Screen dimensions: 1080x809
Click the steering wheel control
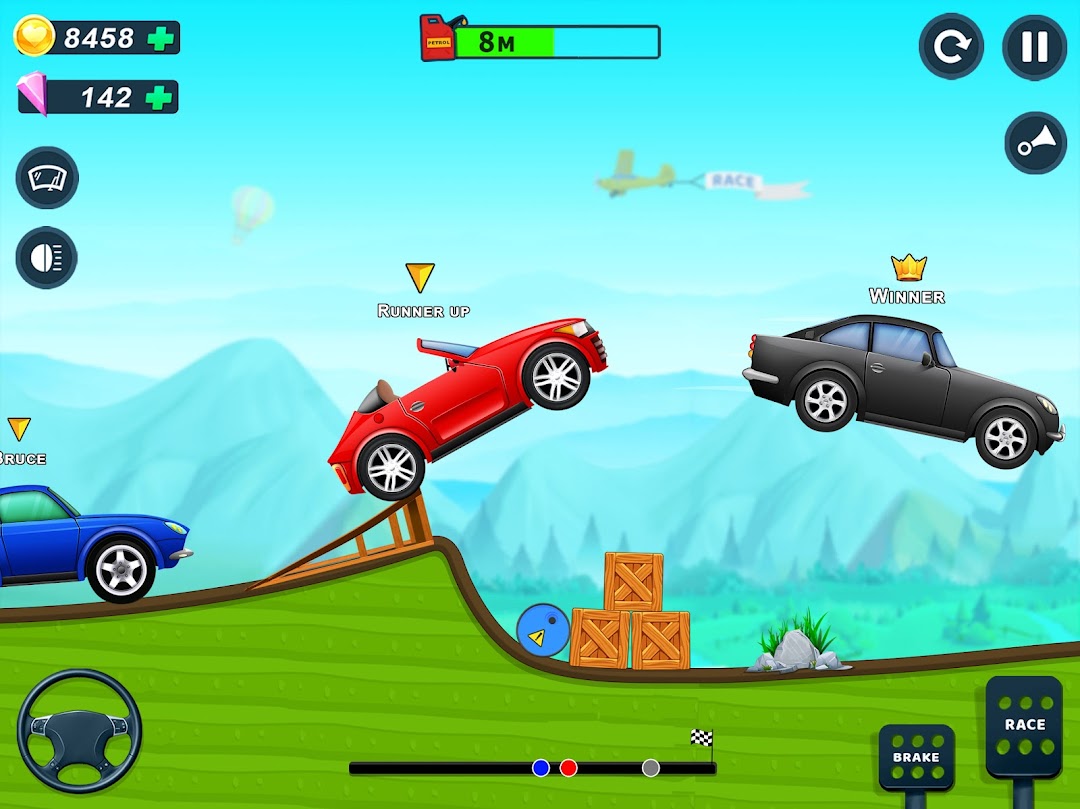coord(80,731)
